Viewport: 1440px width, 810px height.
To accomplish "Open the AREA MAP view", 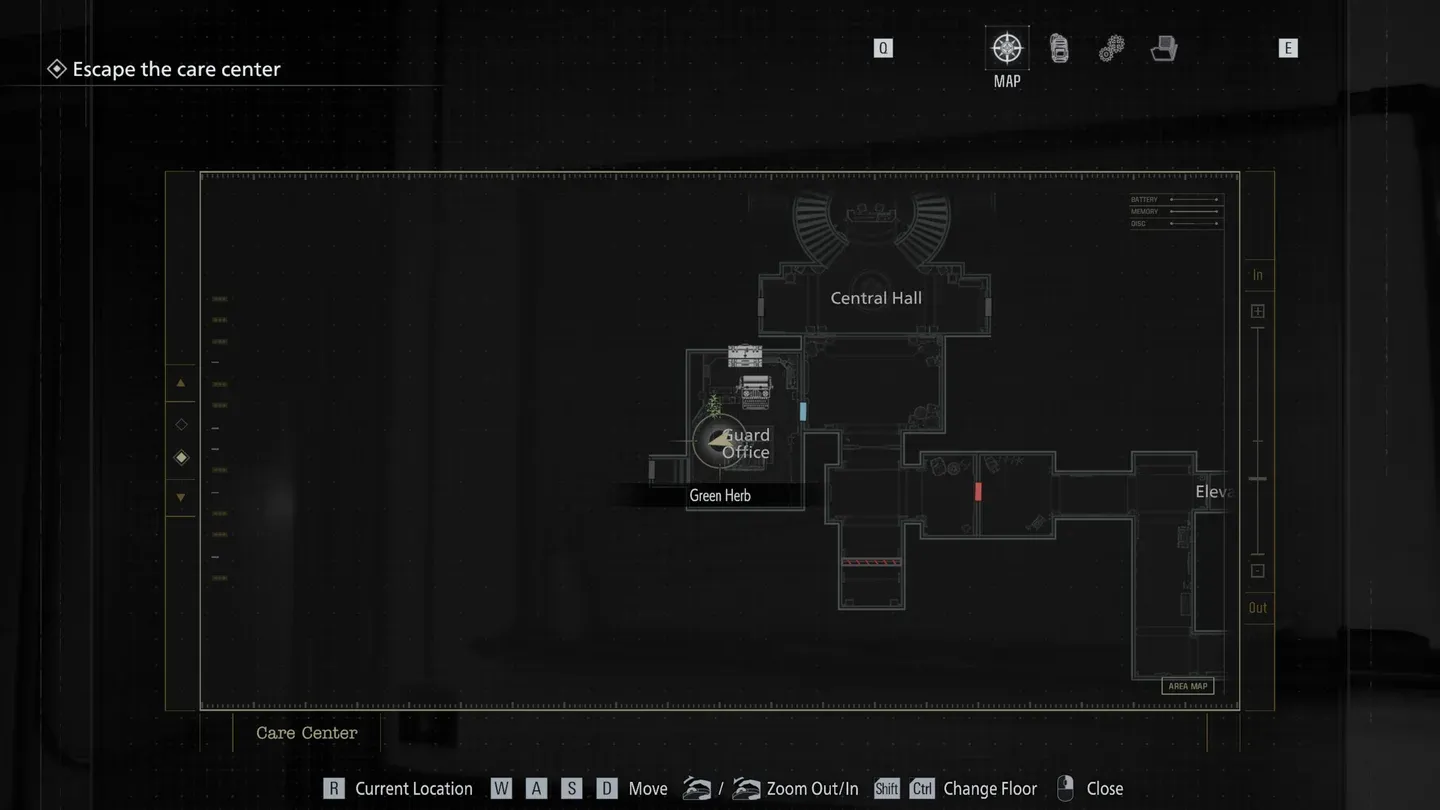I will point(1187,685).
